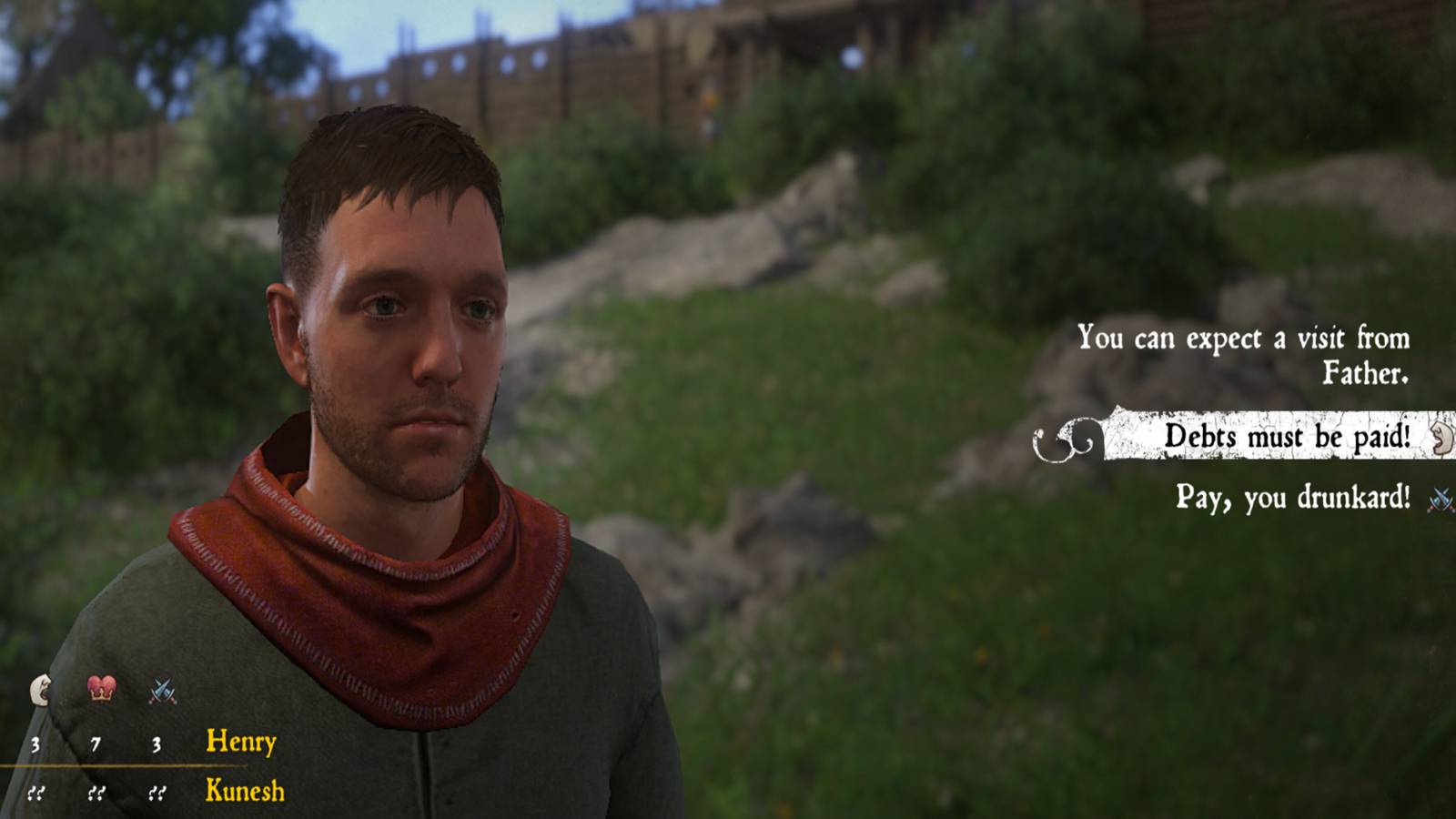Click the Henry-Kunesh comparison bar

pyautogui.click(x=136, y=767)
